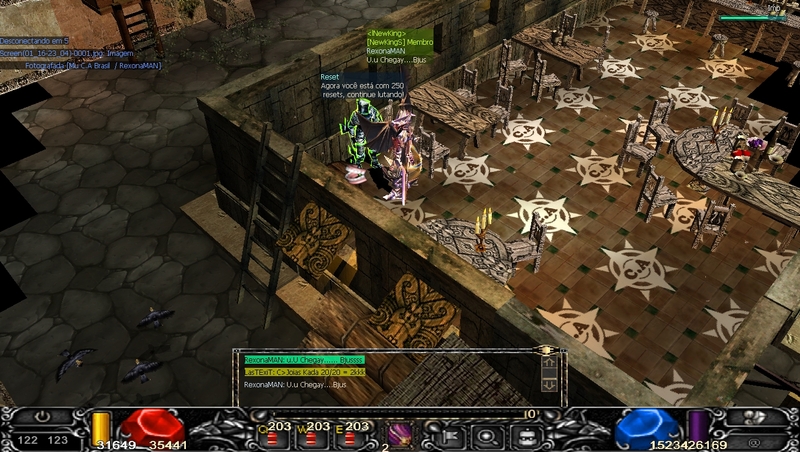Click the power icon on the left panel
The image size is (800, 452).
coord(42,415)
